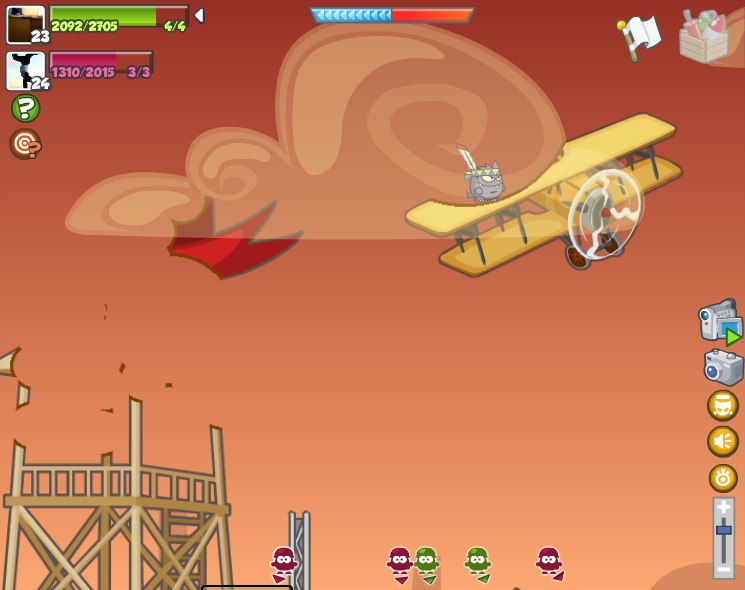Select the level 23 player portrait
The width and height of the screenshot is (745, 590).
click(x=26, y=25)
